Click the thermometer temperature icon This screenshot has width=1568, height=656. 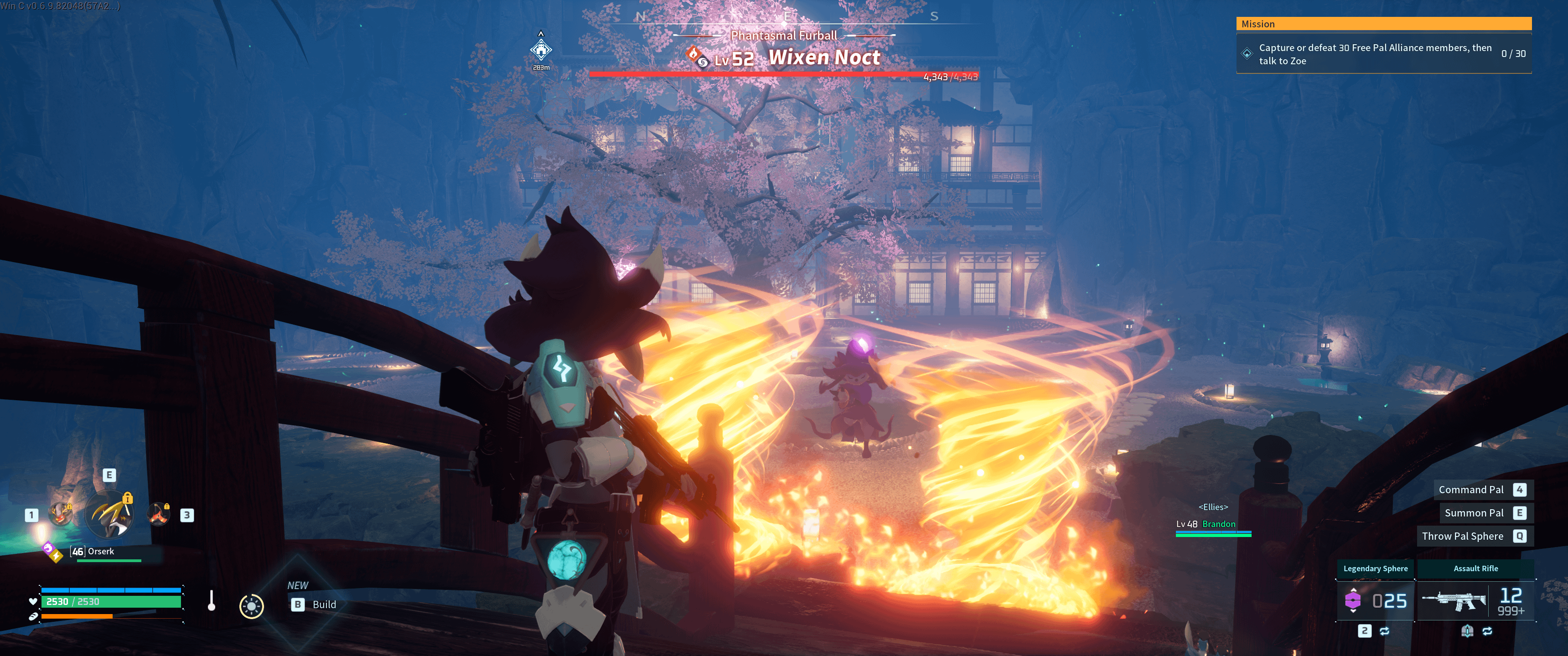[x=211, y=601]
